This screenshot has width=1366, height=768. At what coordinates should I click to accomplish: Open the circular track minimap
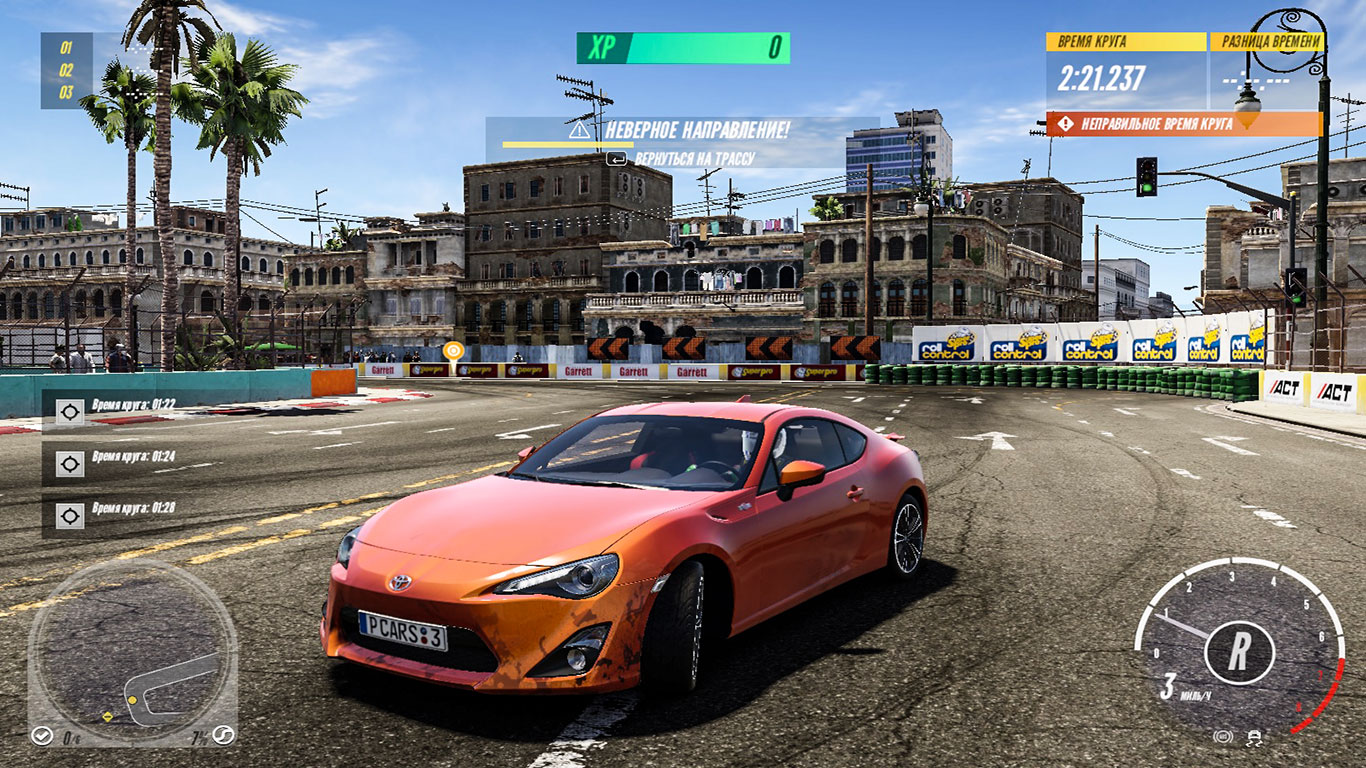(131, 653)
